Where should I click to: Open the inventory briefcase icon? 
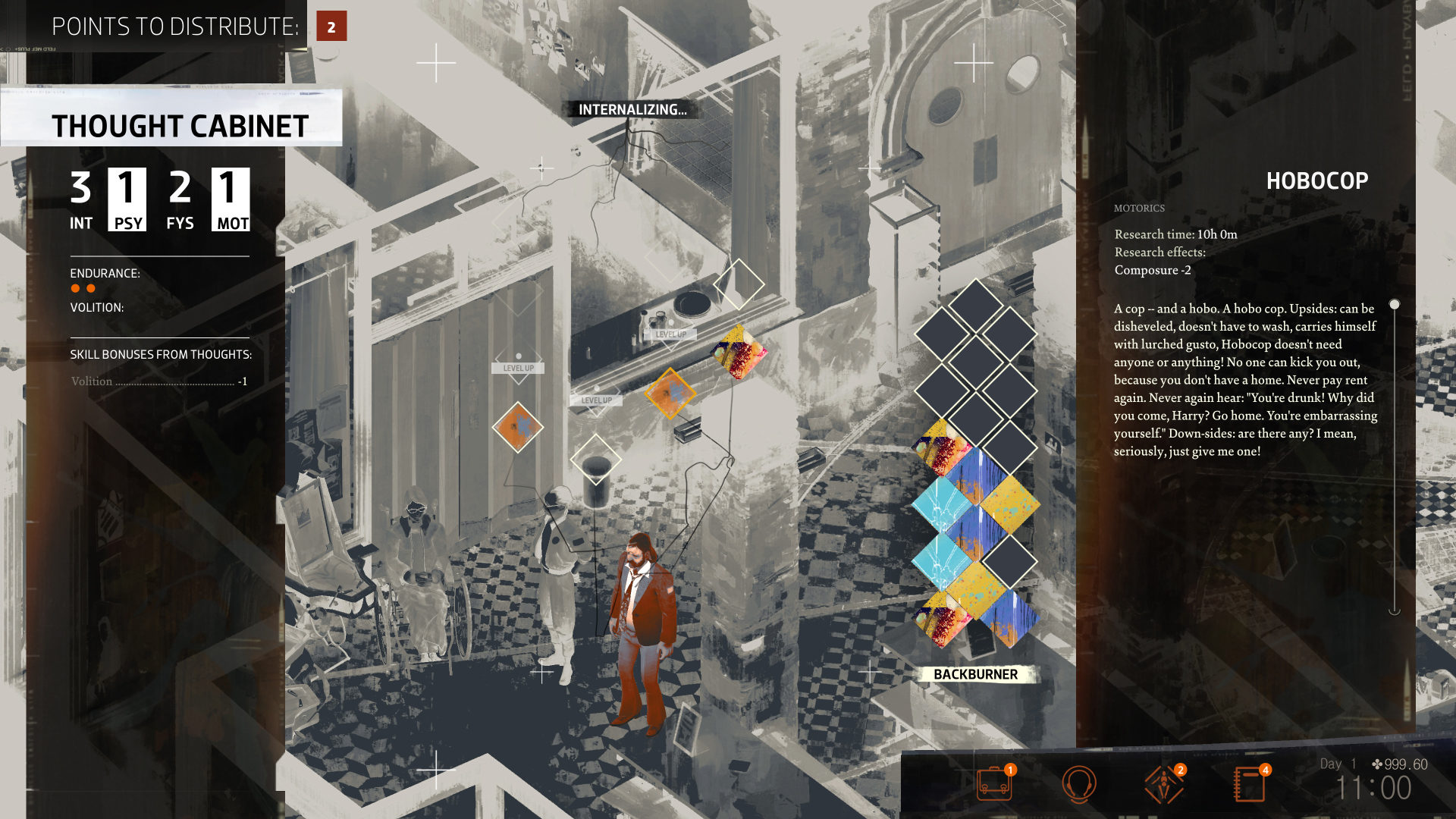(994, 784)
